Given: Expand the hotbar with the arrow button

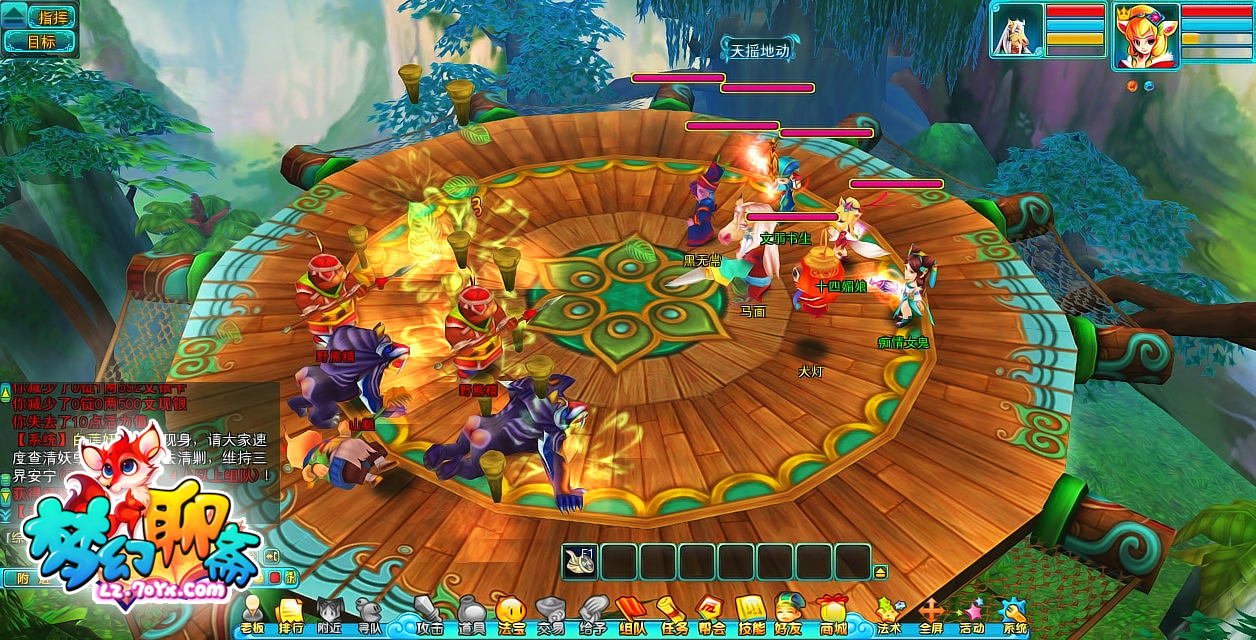Looking at the screenshot, I should click(x=880, y=572).
